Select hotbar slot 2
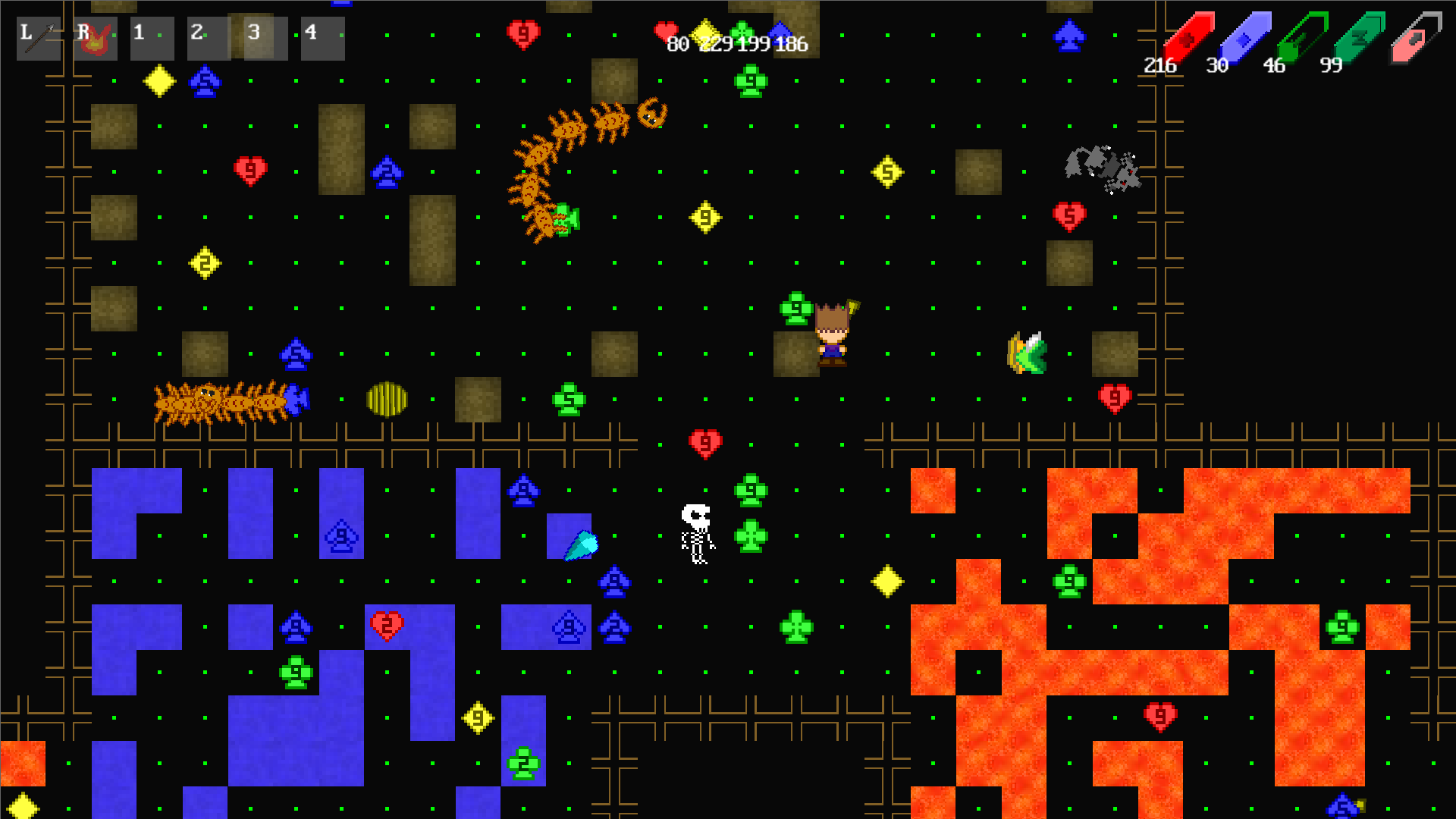1456x819 pixels. pyautogui.click(x=209, y=38)
